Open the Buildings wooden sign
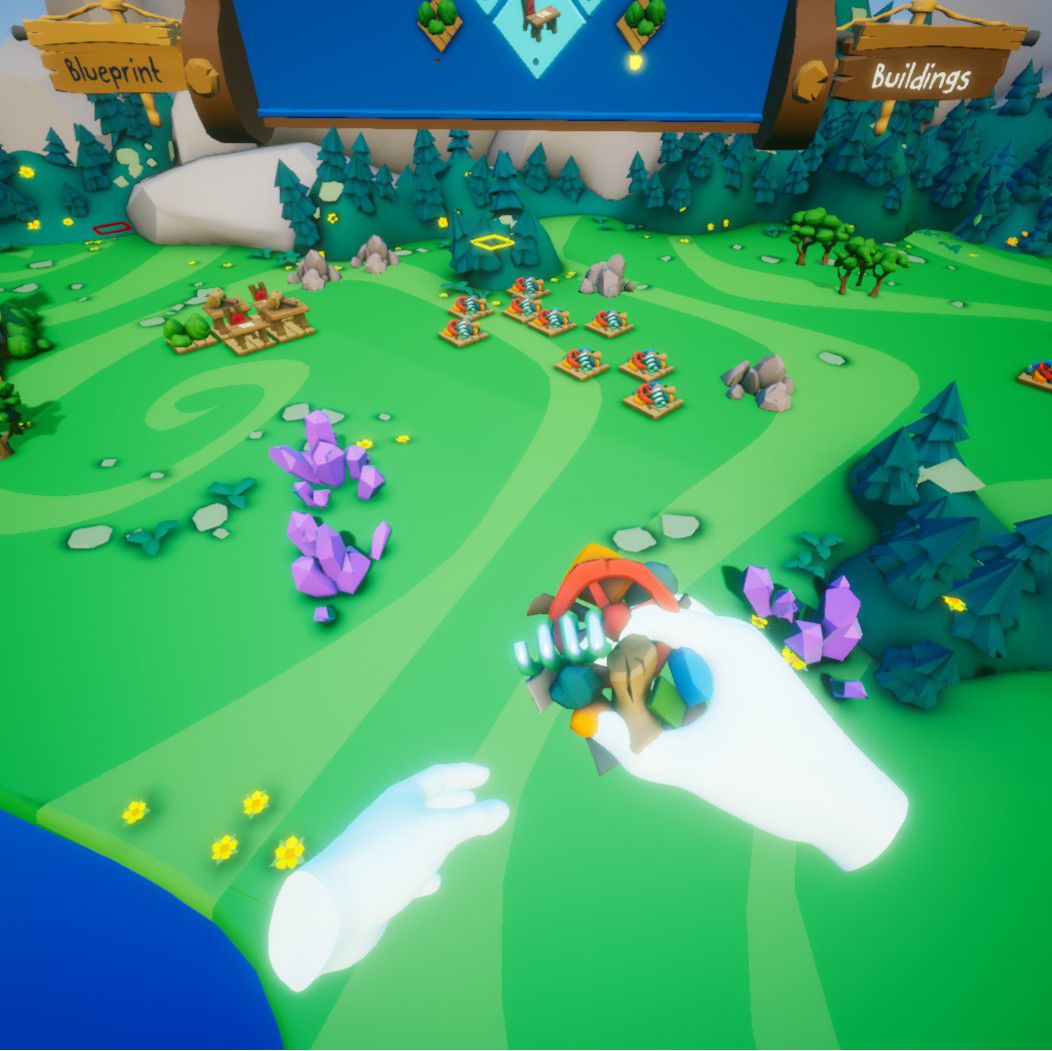 920,75
